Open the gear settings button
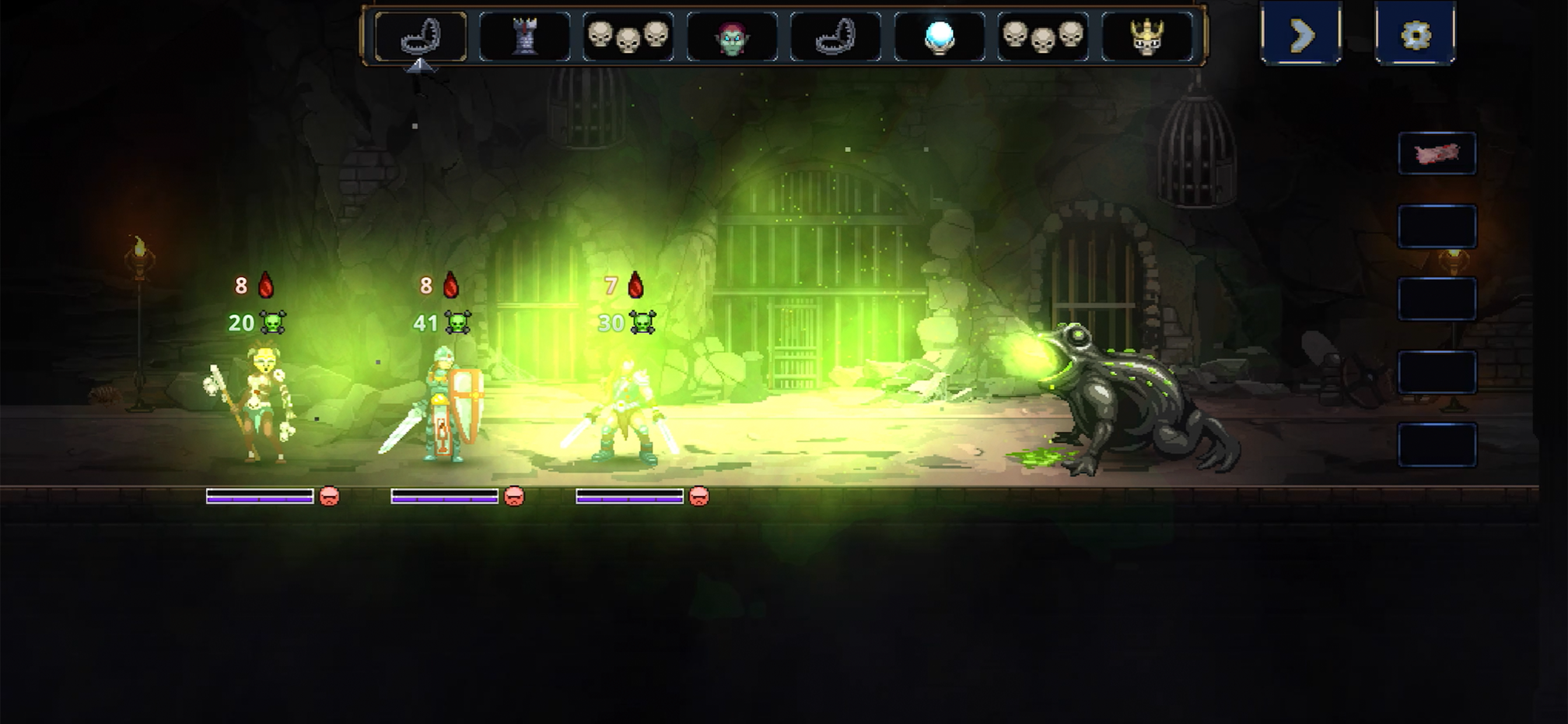Image resolution: width=1568 pixels, height=724 pixels. pyautogui.click(x=1415, y=34)
